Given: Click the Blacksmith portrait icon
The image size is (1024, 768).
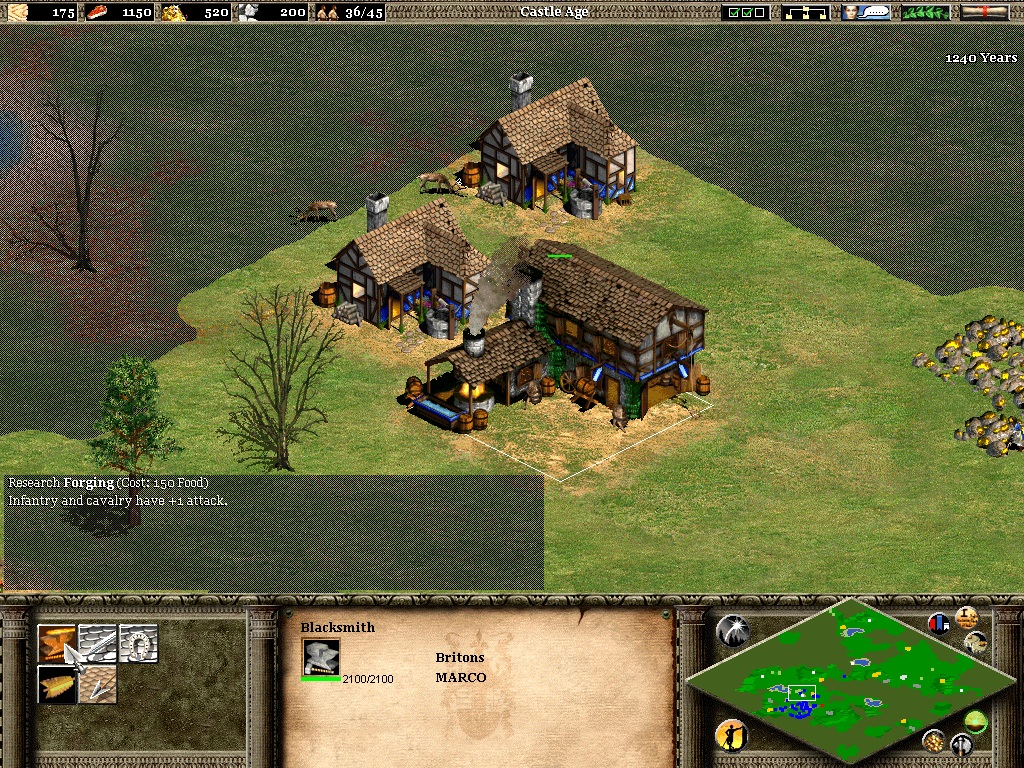Looking at the screenshot, I should click(x=321, y=657).
